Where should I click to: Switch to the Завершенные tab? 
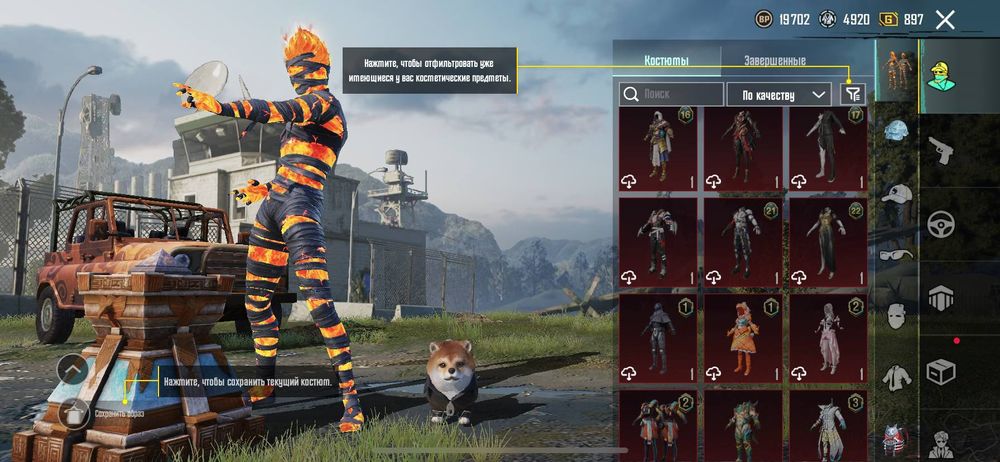click(x=774, y=60)
